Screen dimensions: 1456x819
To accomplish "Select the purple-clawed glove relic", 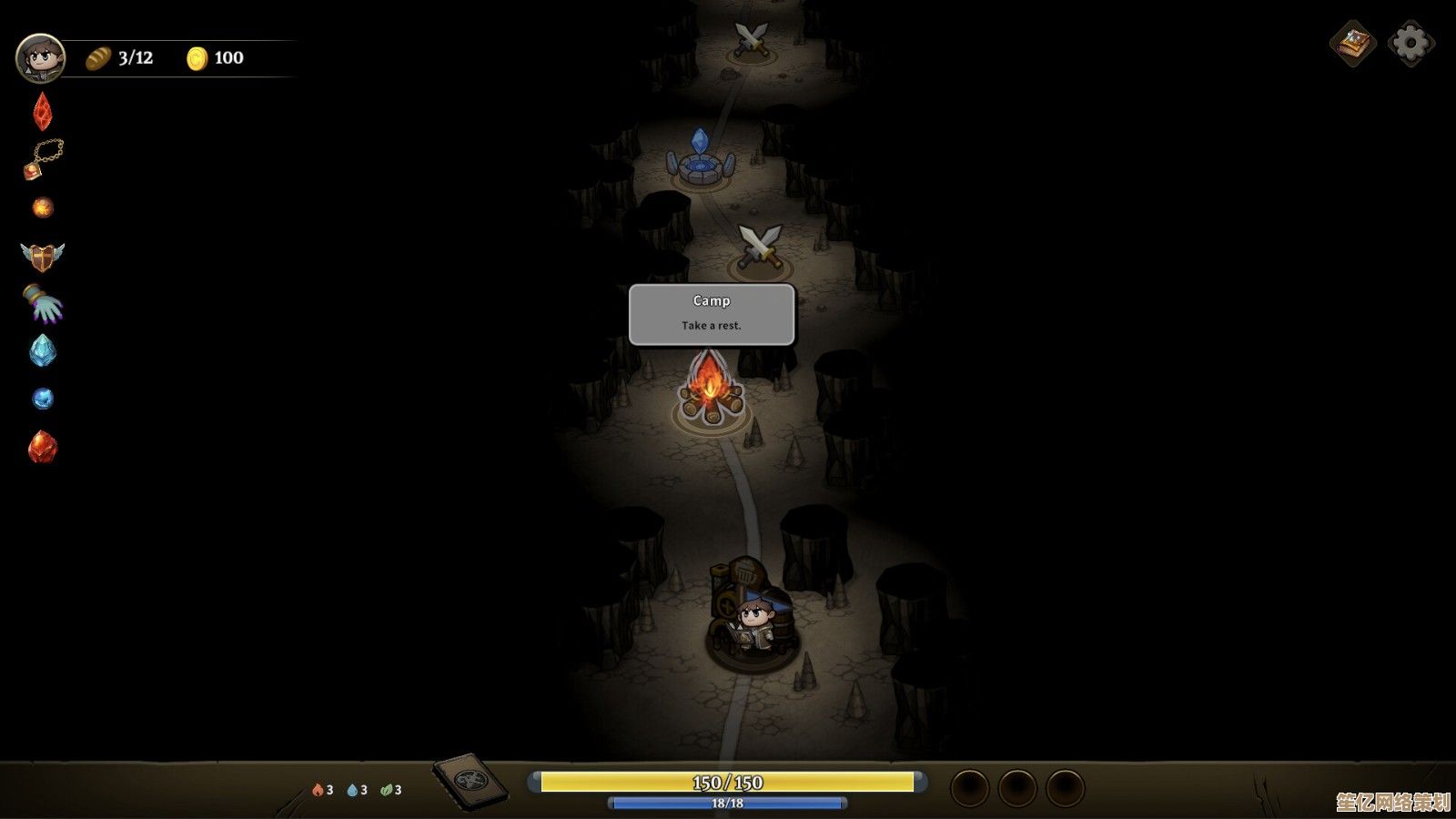I will 43,304.
